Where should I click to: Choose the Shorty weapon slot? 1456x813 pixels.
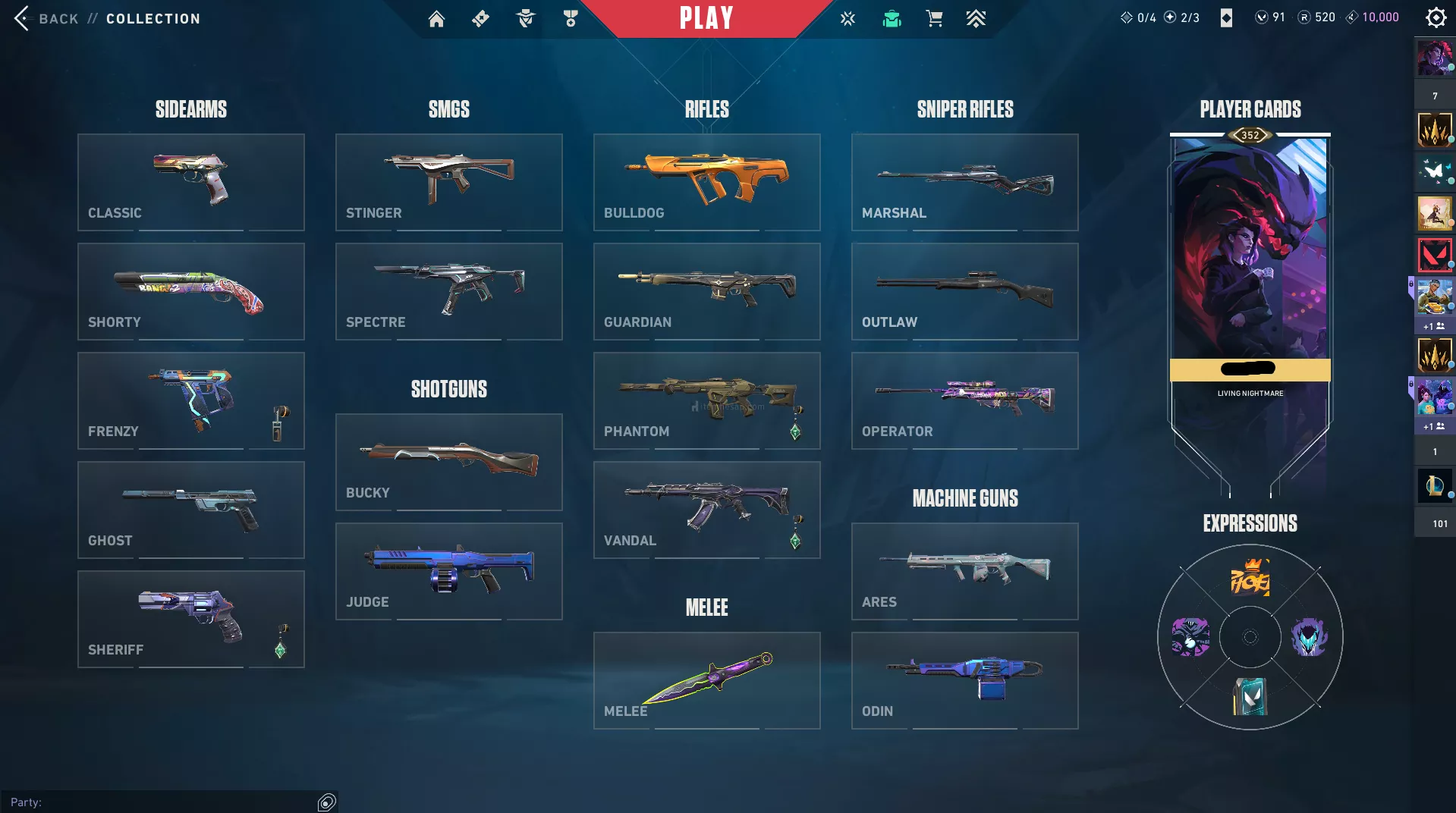191,291
